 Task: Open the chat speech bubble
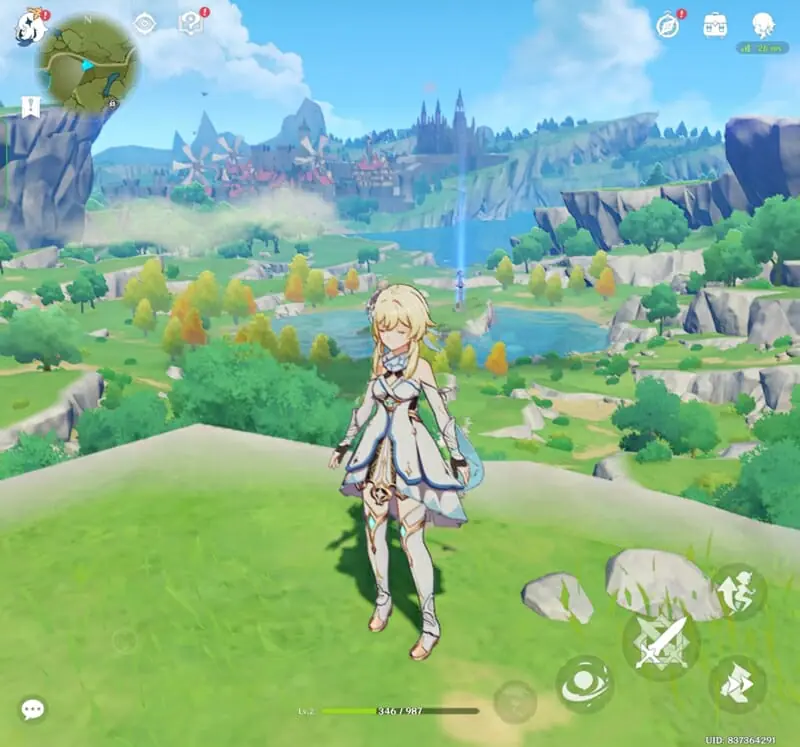click(33, 710)
